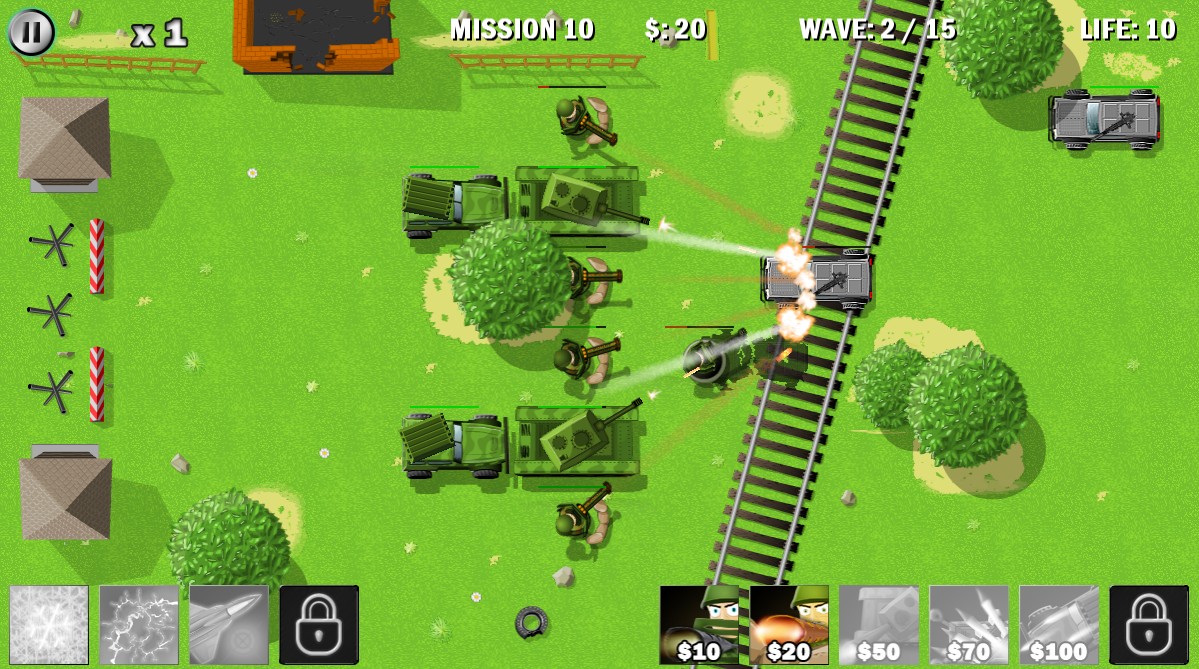Pause the game with the pause button
This screenshot has height=669, width=1199.
click(x=31, y=32)
